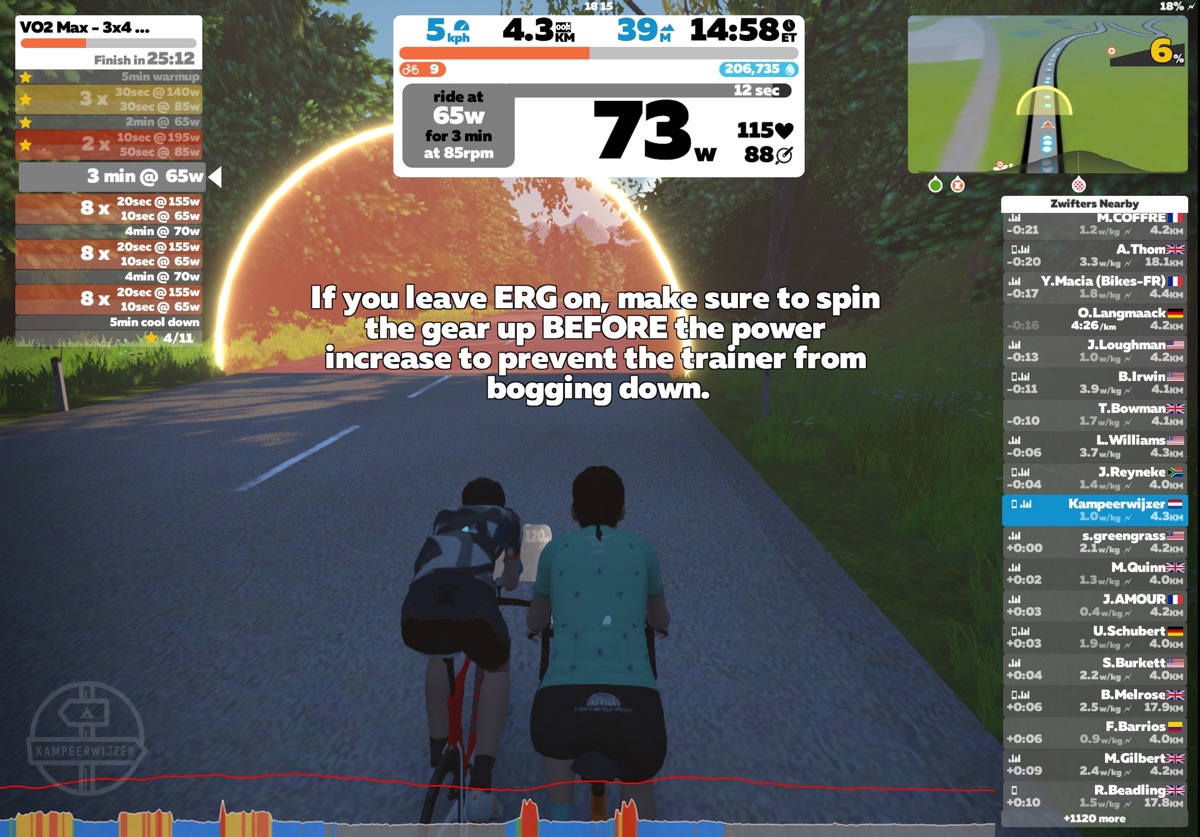Pick B.Irwin from Zwifters Nearby
This screenshot has height=837, width=1200.
coord(1094,382)
